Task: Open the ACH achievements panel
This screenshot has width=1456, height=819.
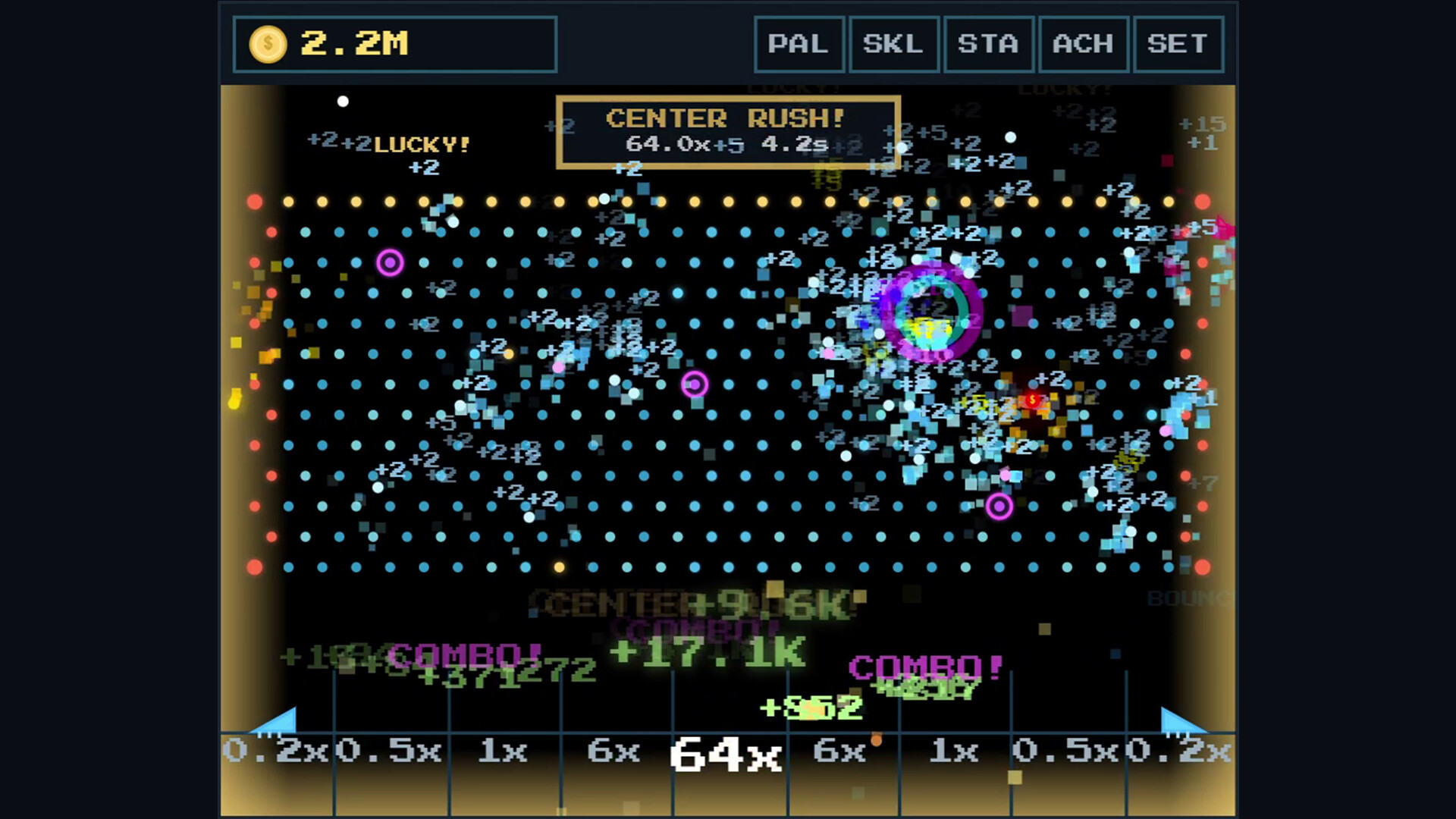Action: pyautogui.click(x=1084, y=43)
